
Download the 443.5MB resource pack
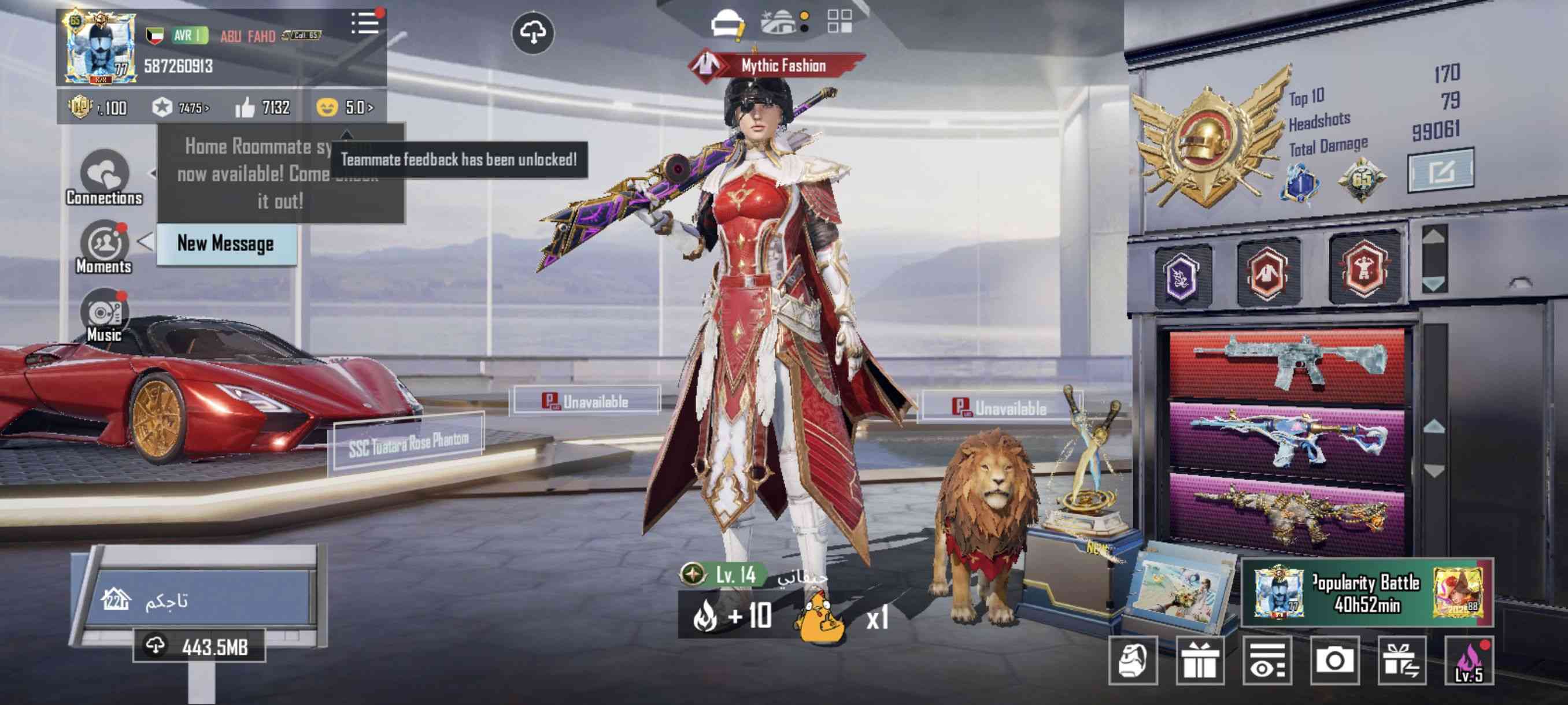(x=199, y=646)
